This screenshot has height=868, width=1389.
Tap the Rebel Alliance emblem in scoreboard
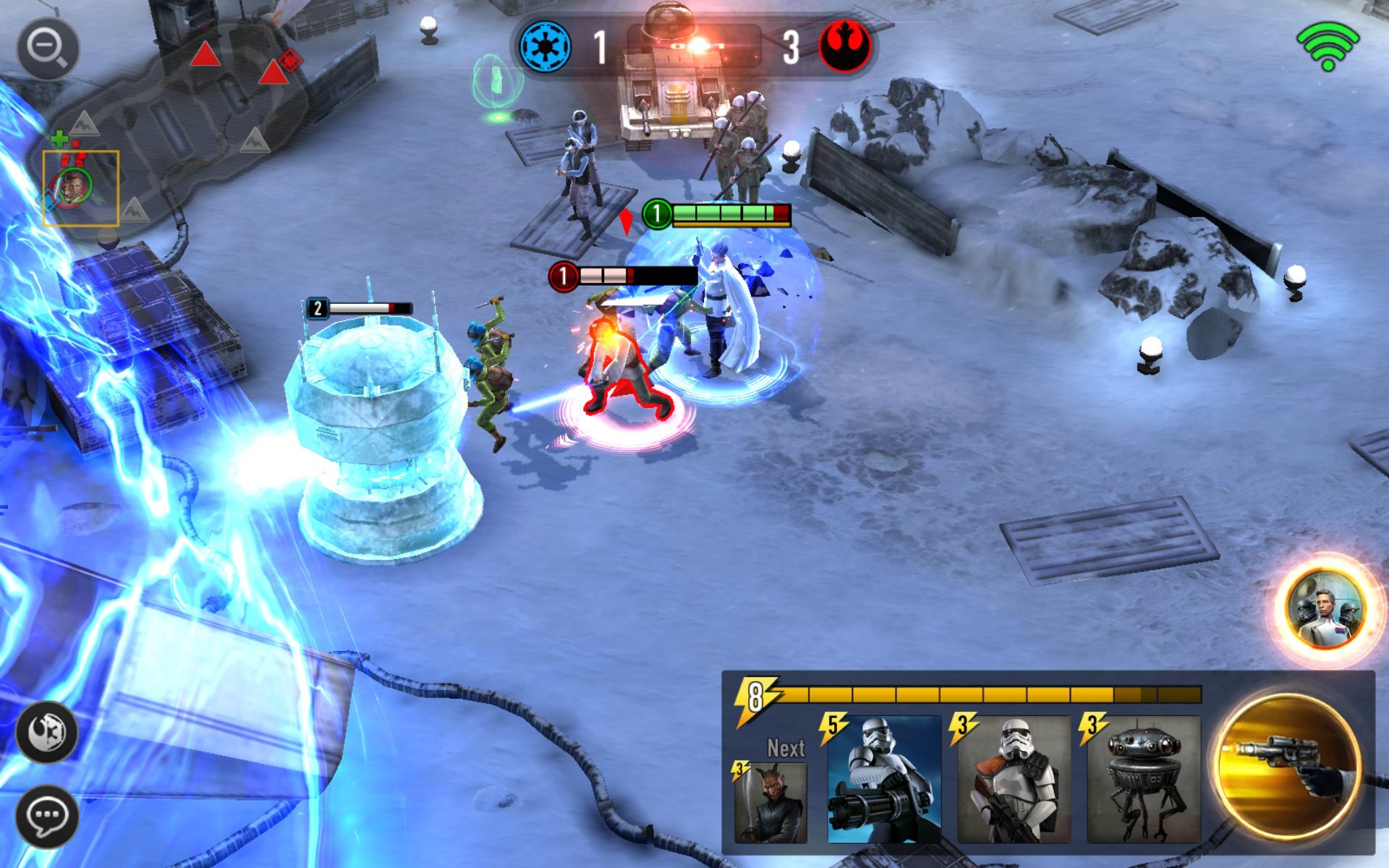[x=845, y=45]
